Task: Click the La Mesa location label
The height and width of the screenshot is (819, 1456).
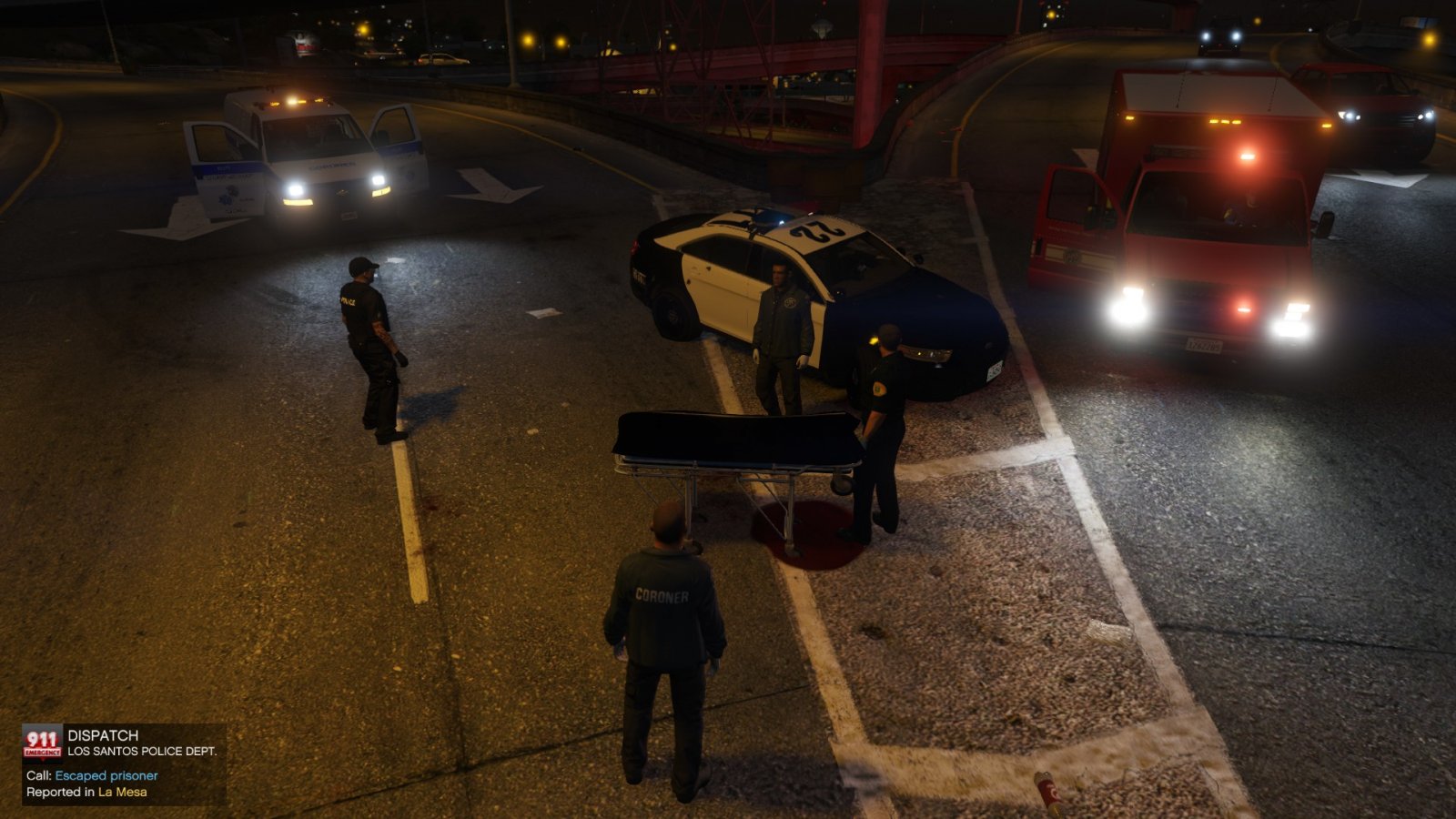Action: [123, 793]
